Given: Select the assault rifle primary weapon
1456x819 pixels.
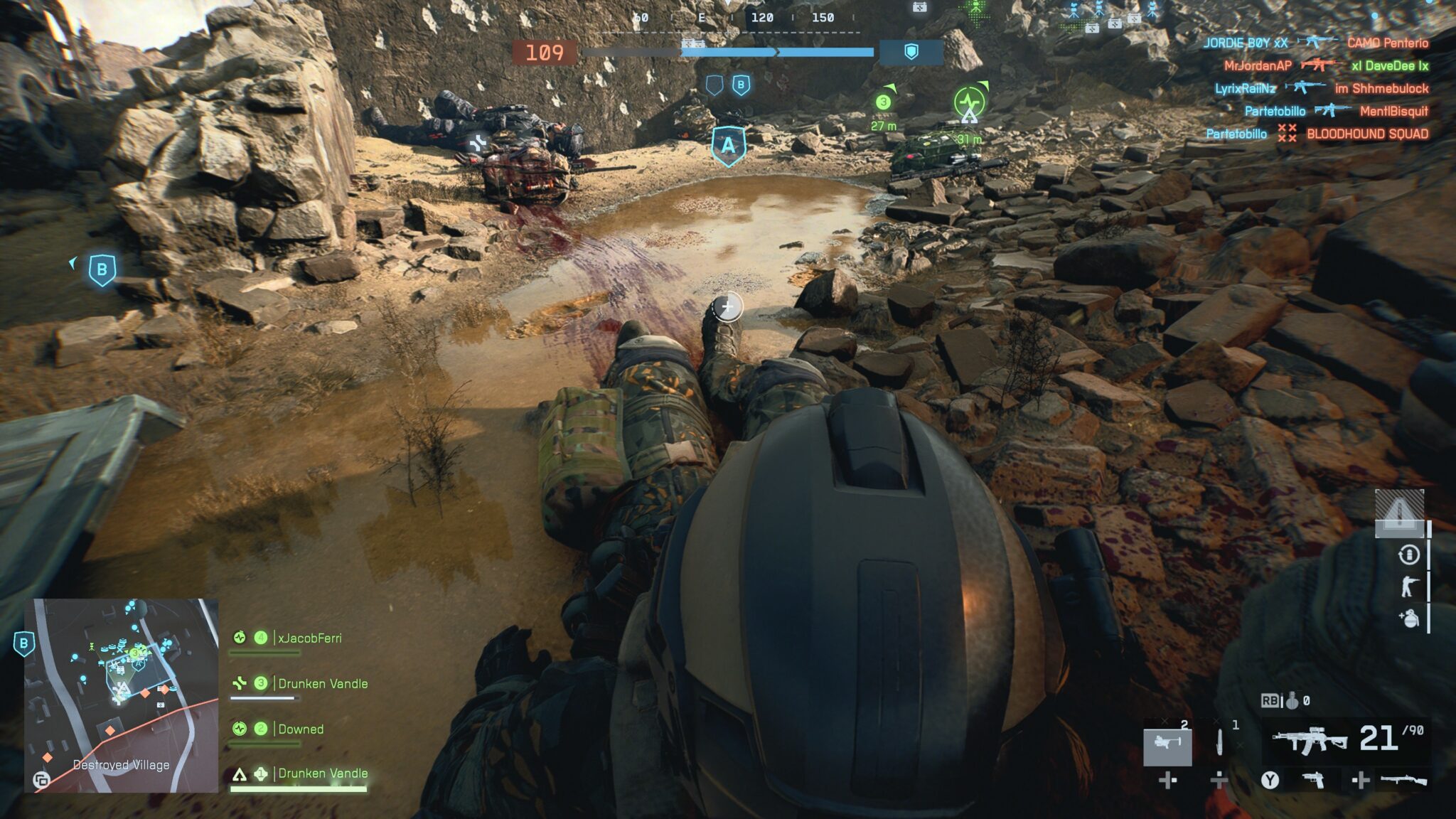Looking at the screenshot, I should coord(1309,740).
